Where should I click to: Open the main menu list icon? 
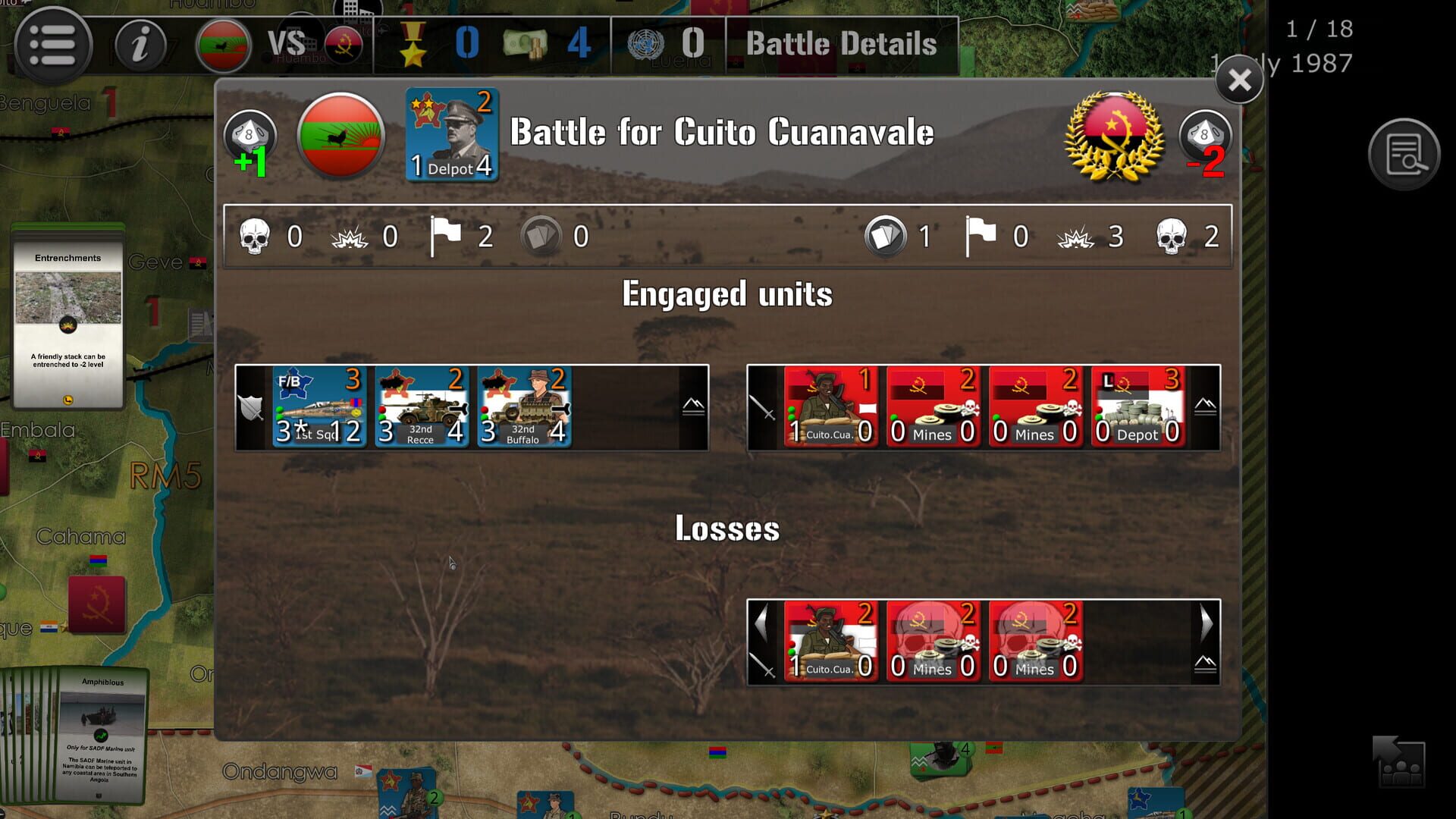click(x=51, y=44)
